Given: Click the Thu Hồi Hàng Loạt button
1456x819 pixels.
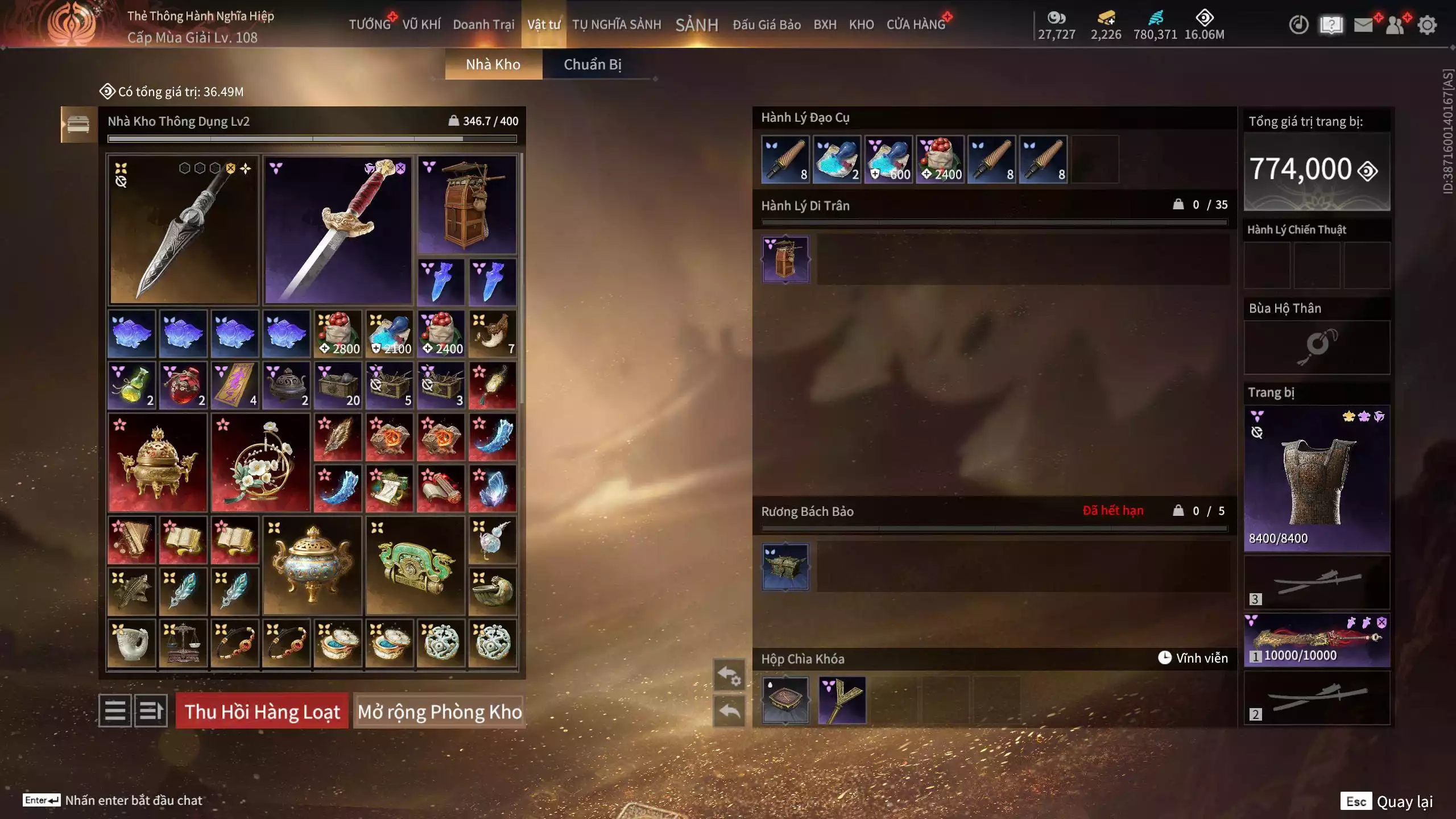Looking at the screenshot, I should click(262, 712).
